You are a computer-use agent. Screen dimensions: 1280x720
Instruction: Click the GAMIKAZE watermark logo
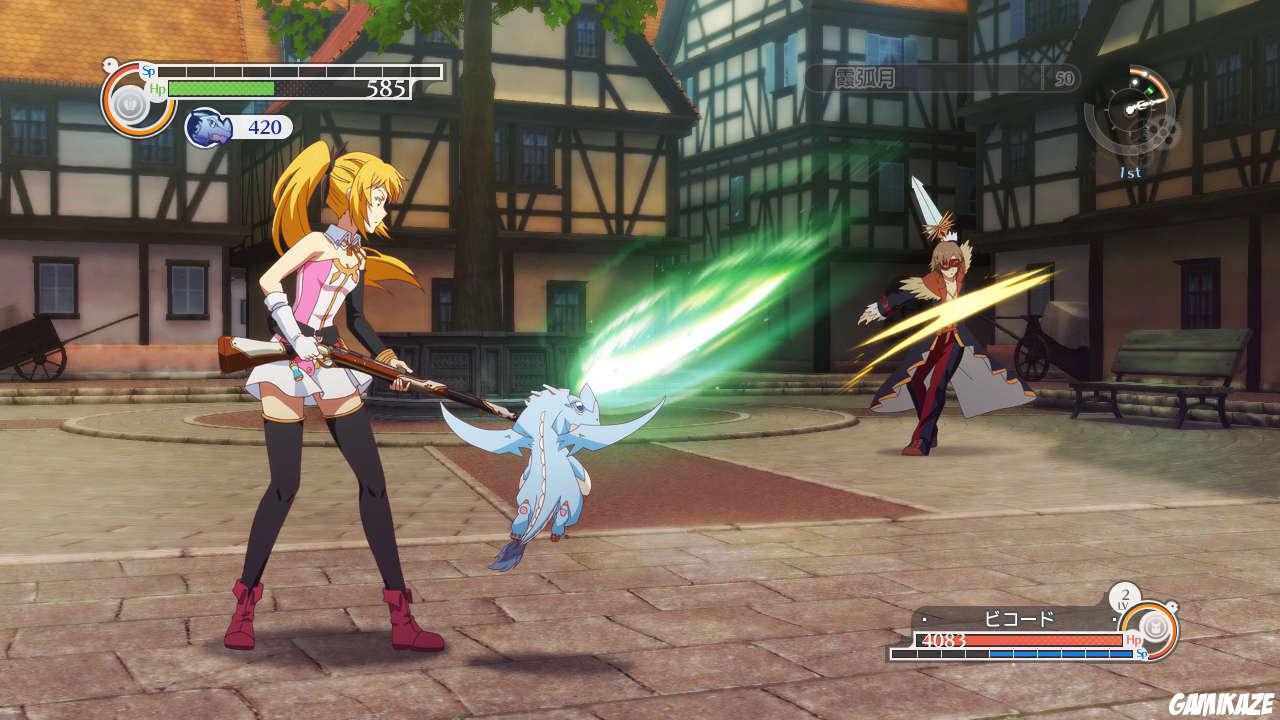tap(1220, 702)
